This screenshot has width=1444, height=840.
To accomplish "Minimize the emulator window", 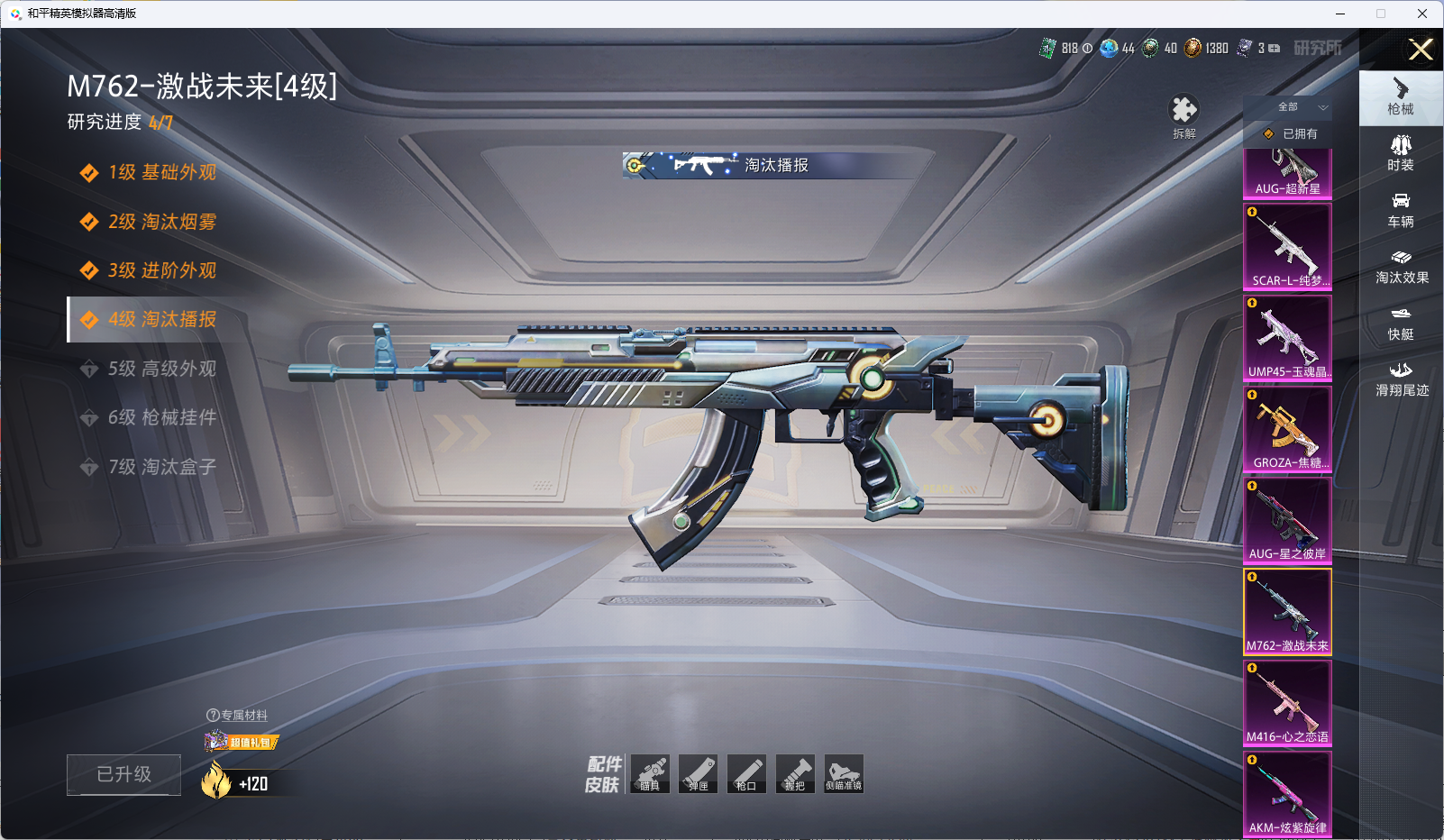I will coord(1339,14).
